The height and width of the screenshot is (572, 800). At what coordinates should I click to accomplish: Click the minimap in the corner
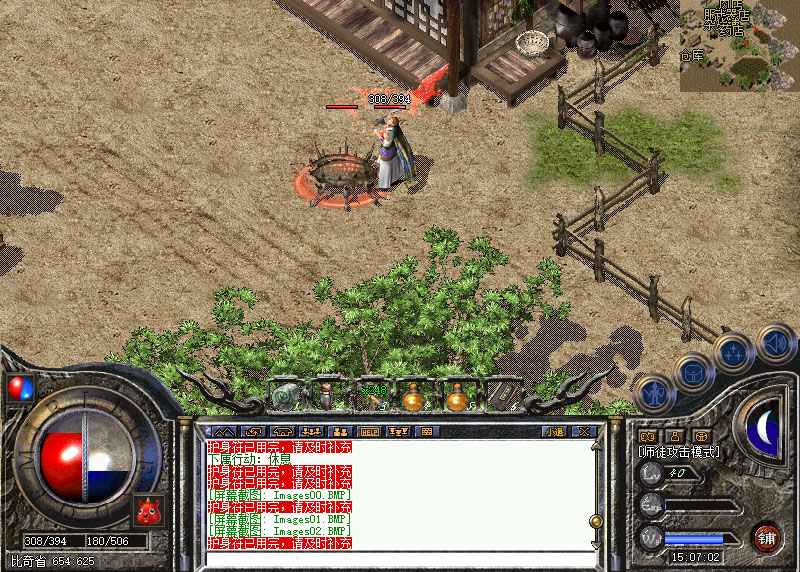[x=739, y=46]
